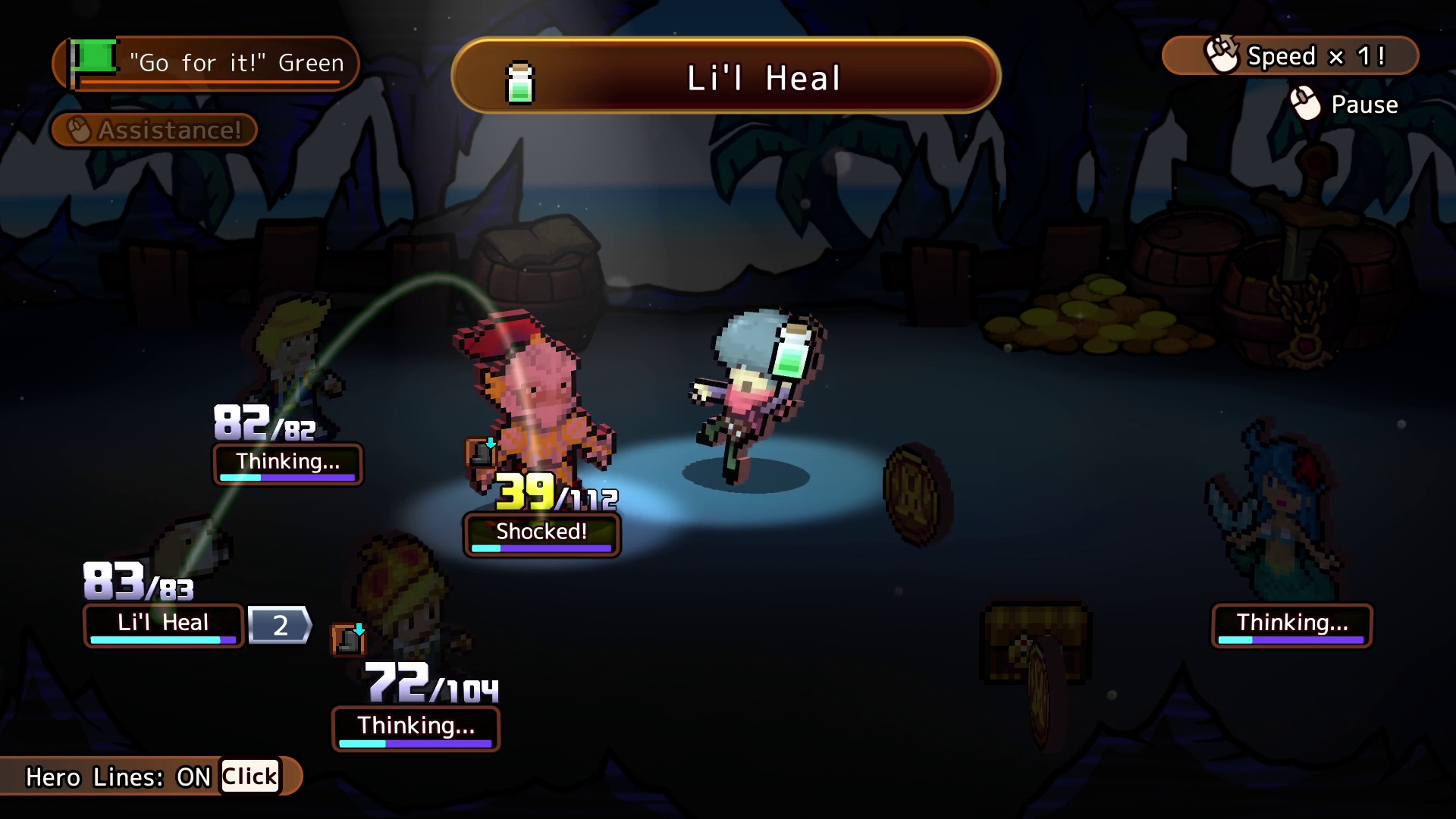Change the "Go for it!" Green tactic
This screenshot has height=819, width=1456.
(x=206, y=63)
